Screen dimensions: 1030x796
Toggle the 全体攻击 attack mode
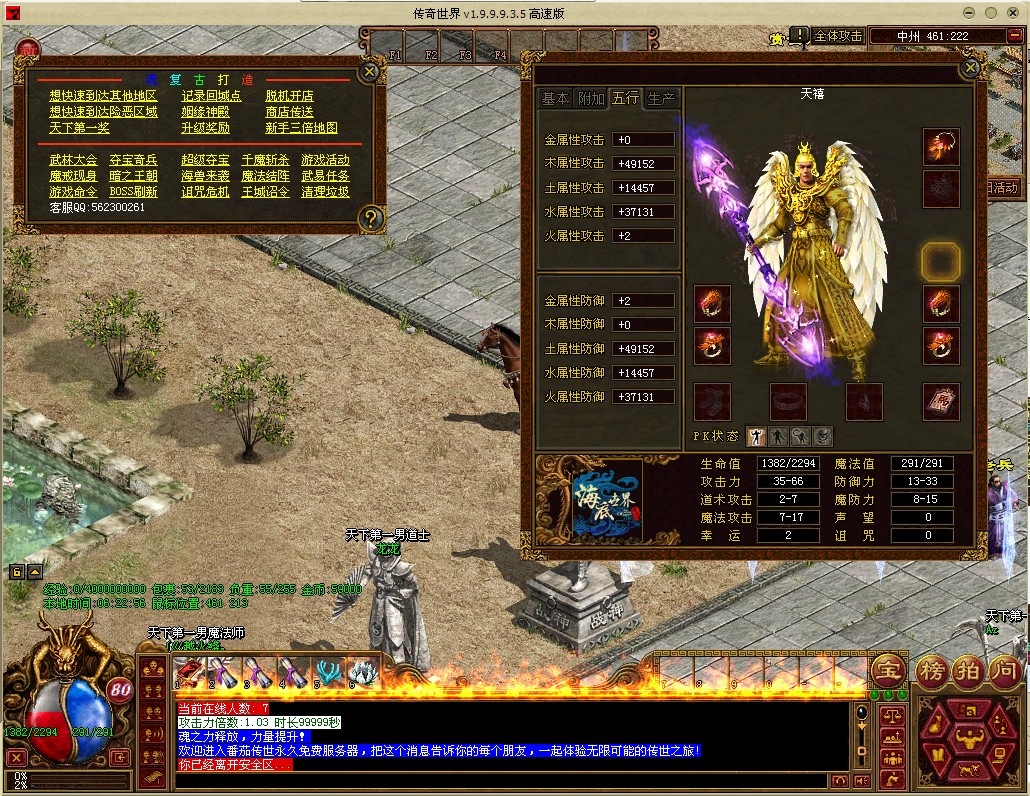click(838, 36)
